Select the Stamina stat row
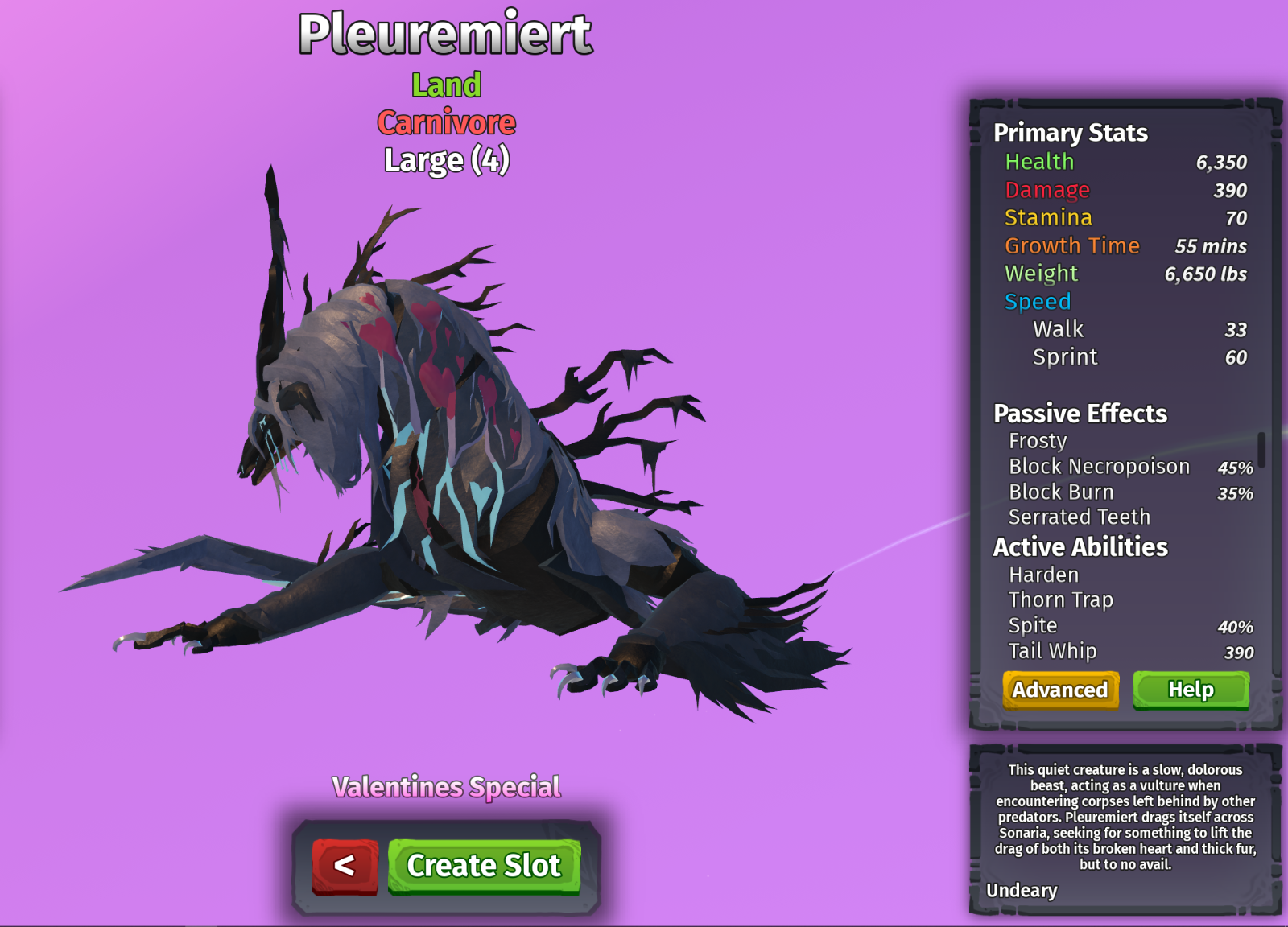The height and width of the screenshot is (927, 1288). pos(1048,217)
